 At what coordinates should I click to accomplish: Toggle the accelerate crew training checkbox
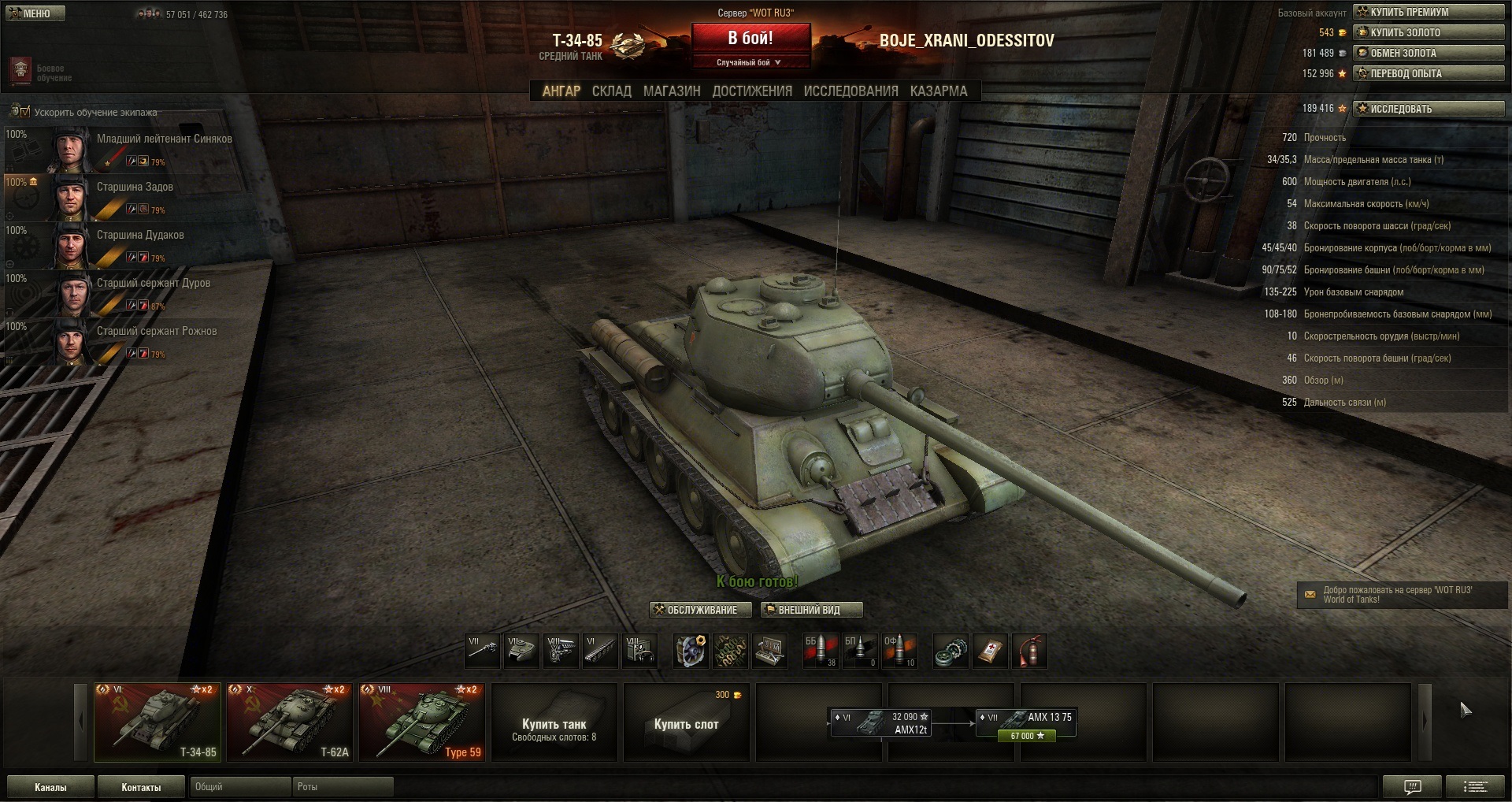pyautogui.click(x=25, y=112)
